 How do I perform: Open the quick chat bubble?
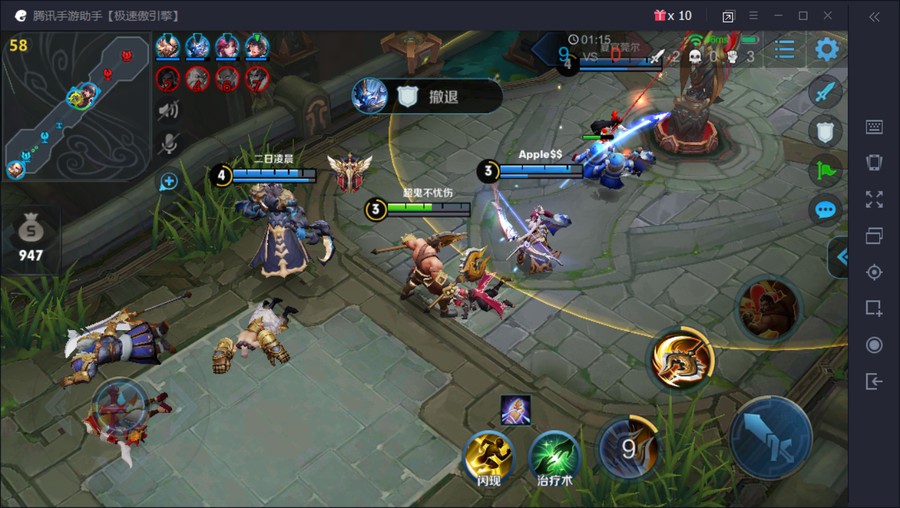click(825, 209)
